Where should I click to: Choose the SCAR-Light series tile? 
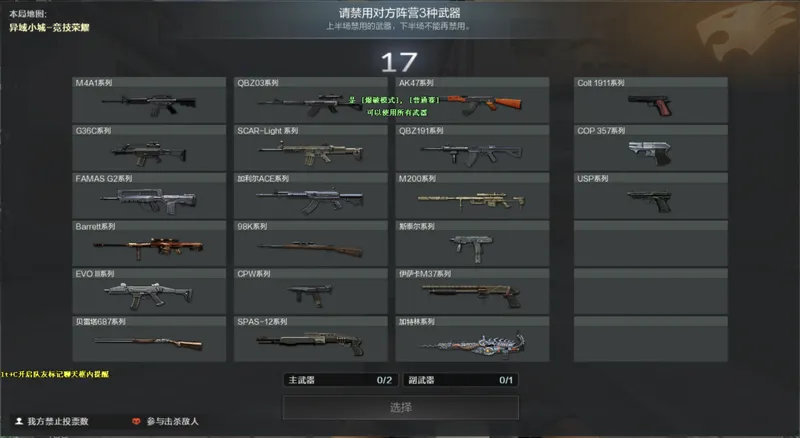(x=311, y=148)
